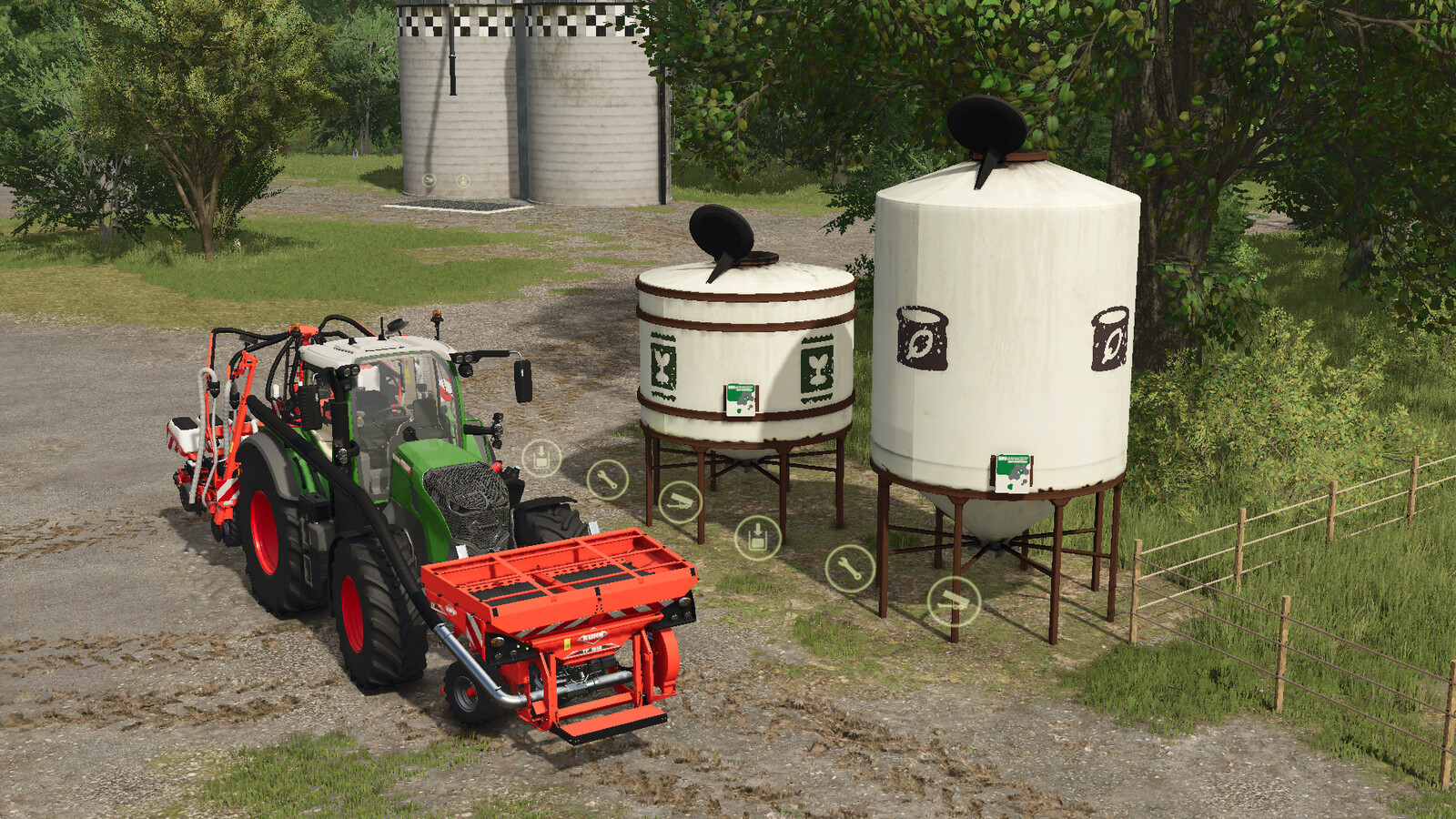The width and height of the screenshot is (1456, 819).
Task: Select the wrench icon under the tall herbicide tank
Action: (x=846, y=569)
